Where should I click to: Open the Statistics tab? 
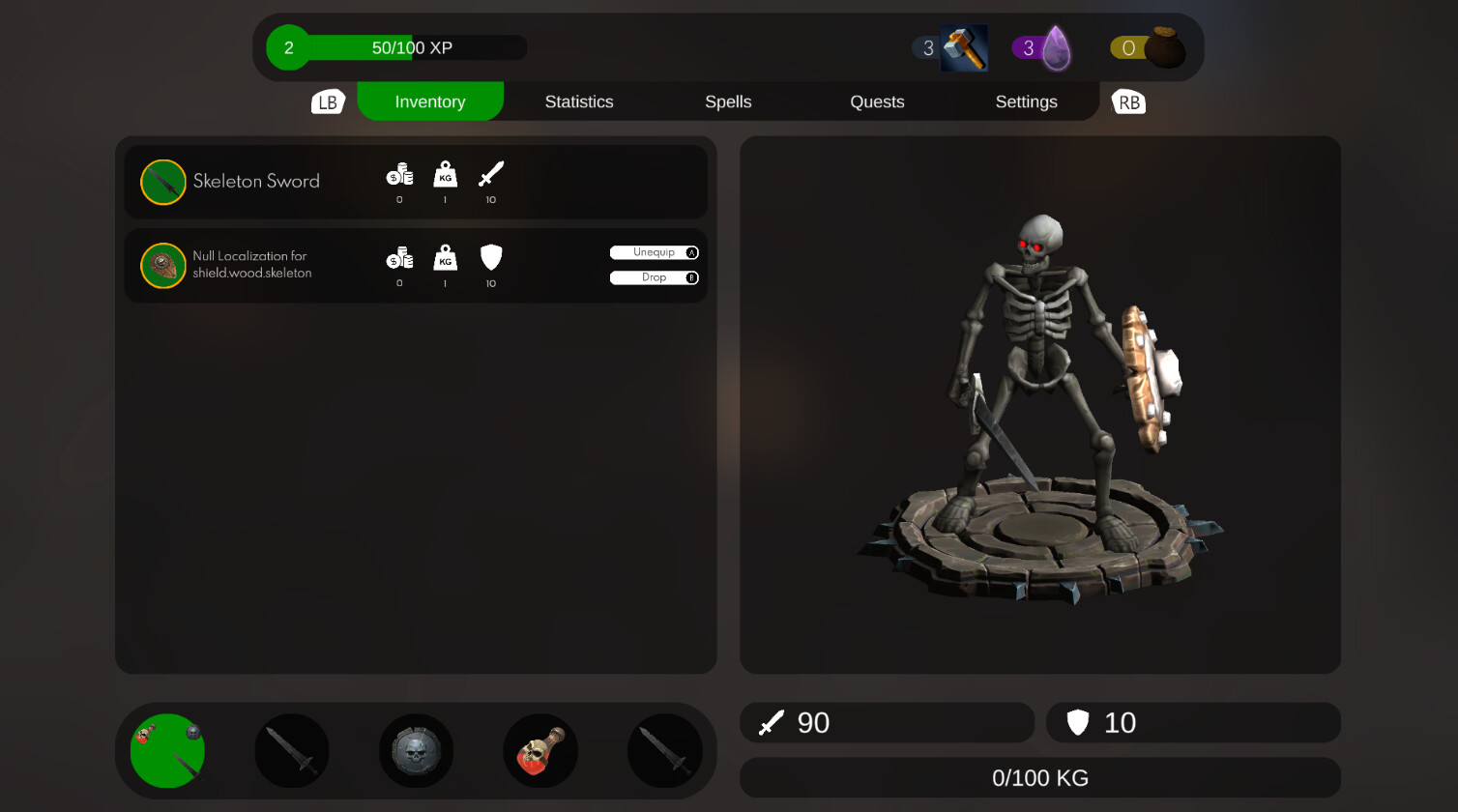tap(579, 101)
